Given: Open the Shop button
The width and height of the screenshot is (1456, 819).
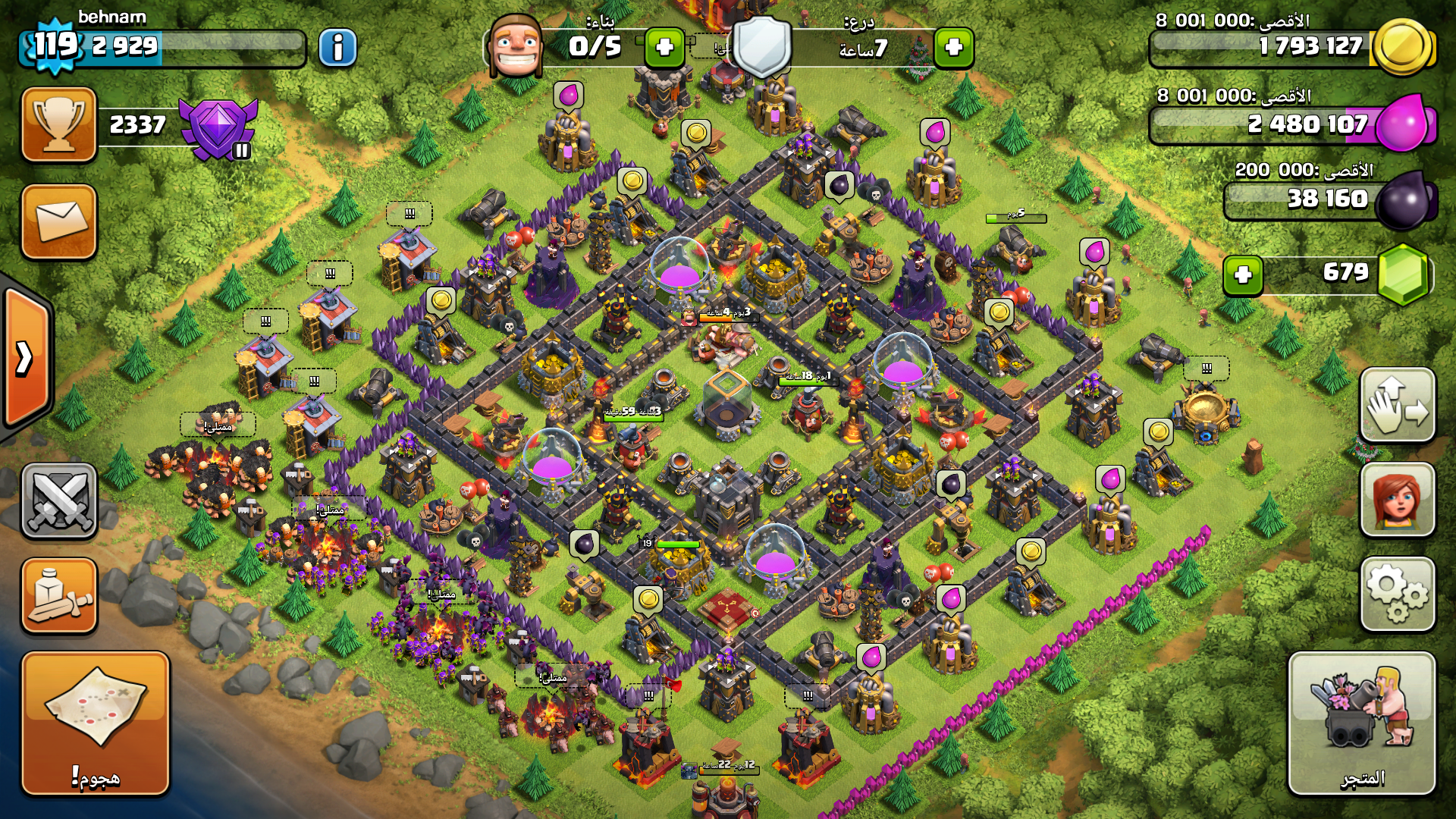Looking at the screenshot, I should (1362, 723).
